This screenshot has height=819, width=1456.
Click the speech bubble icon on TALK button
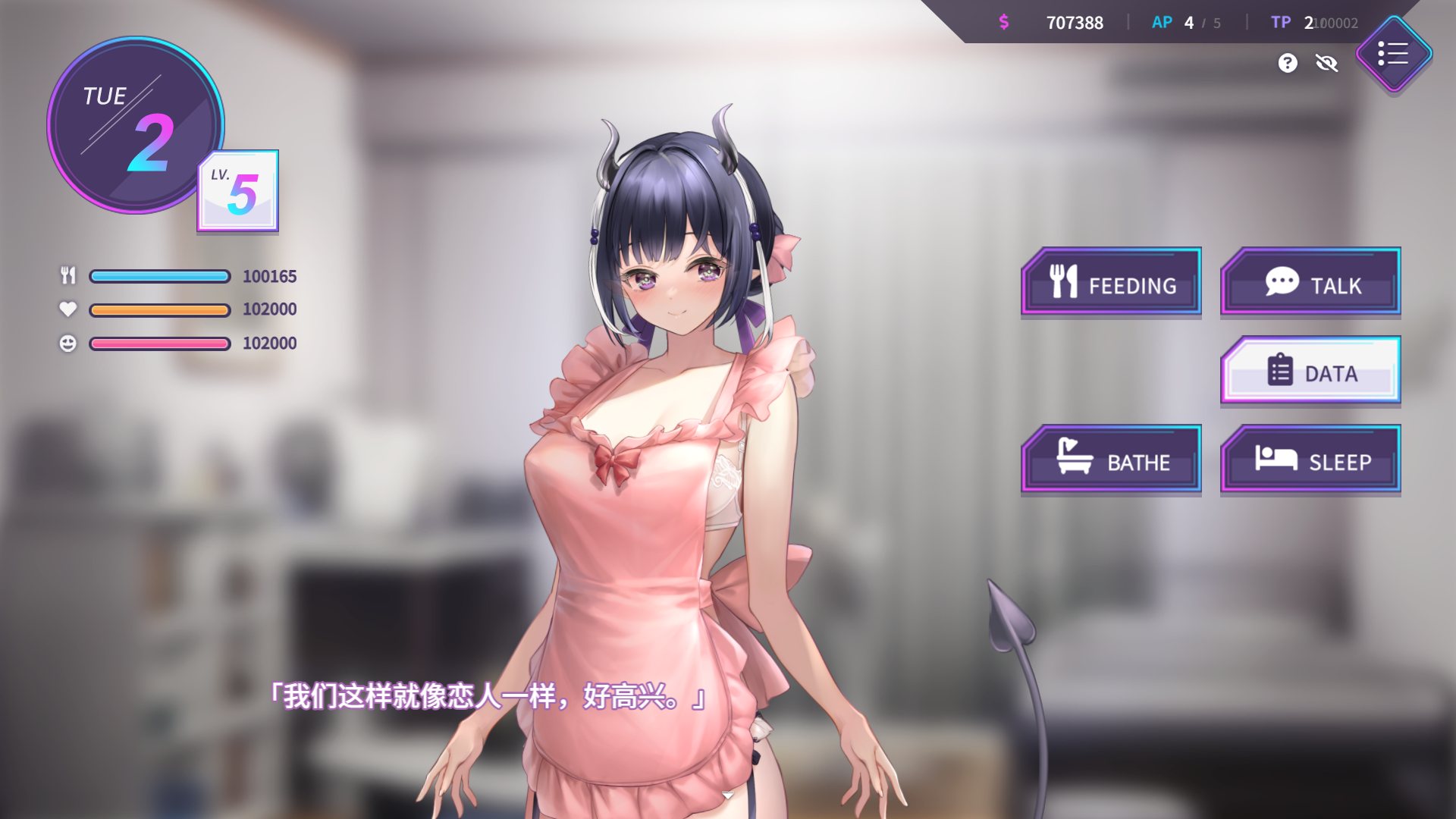1282,281
